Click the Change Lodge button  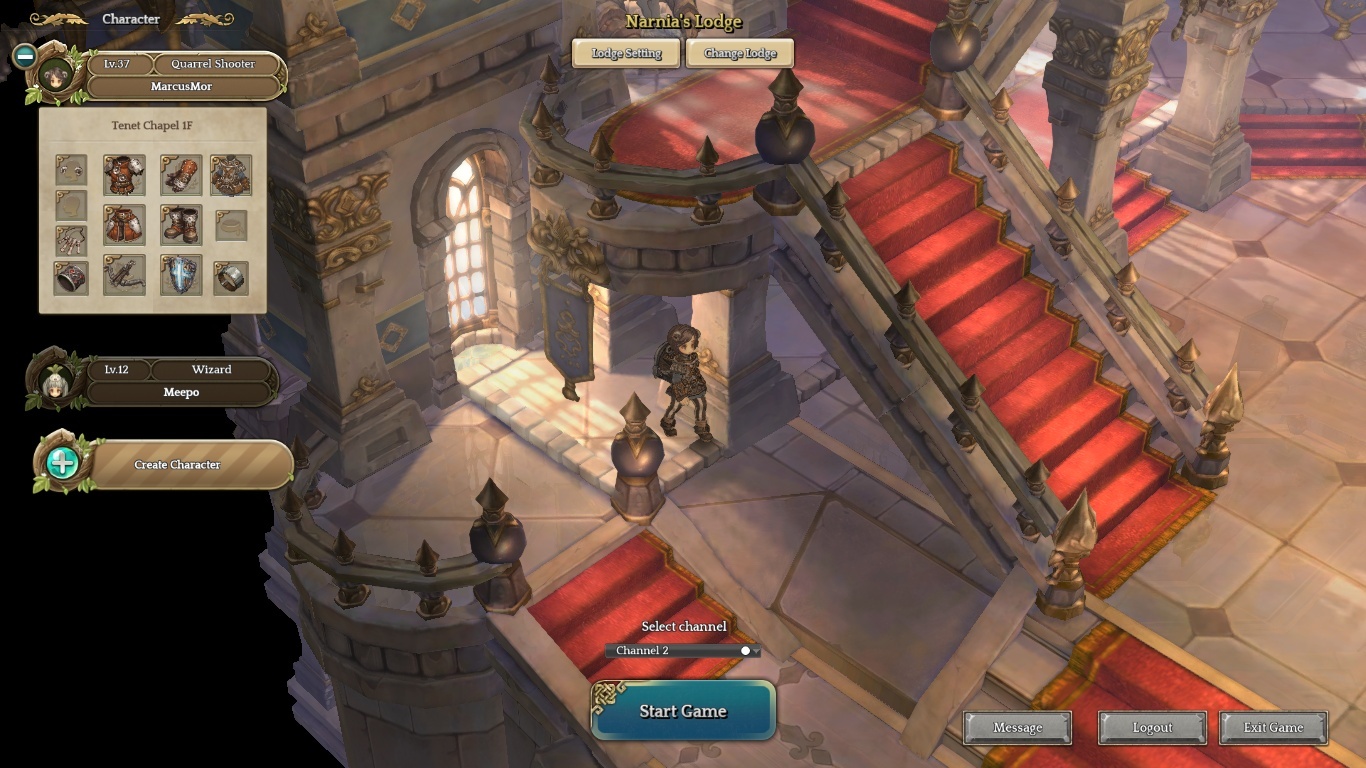click(740, 53)
